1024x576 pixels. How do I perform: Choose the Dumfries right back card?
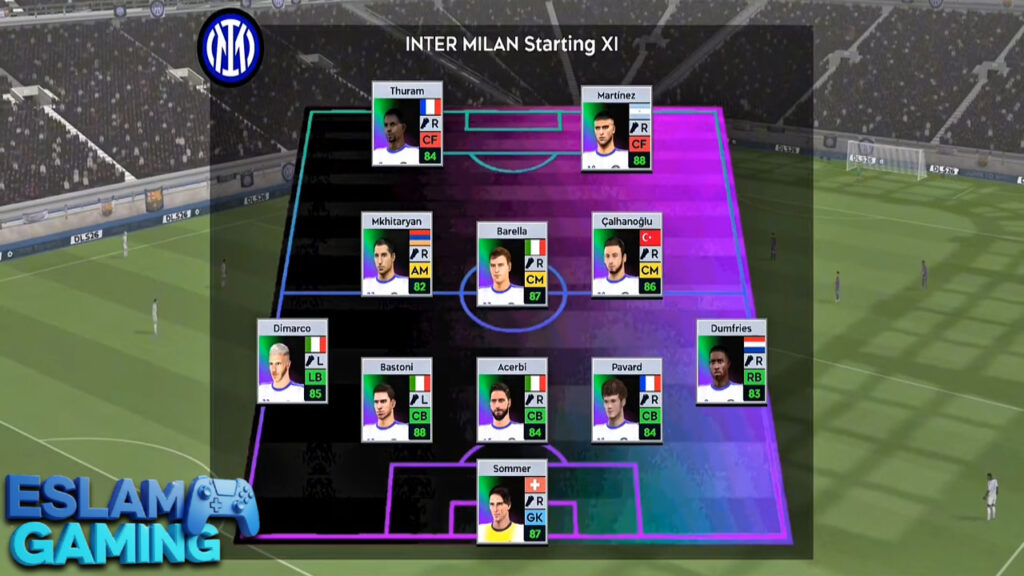coord(732,361)
